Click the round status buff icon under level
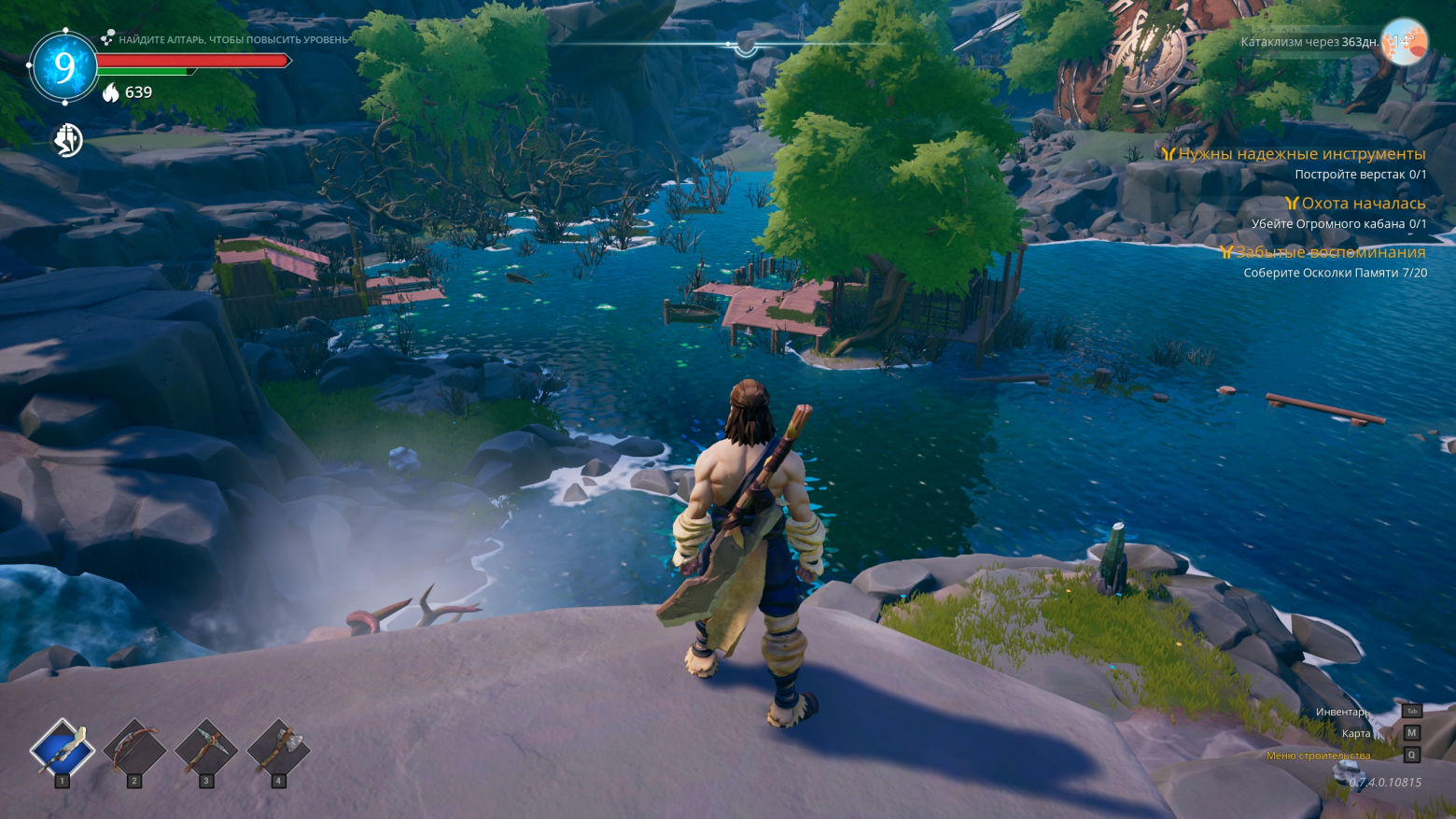Screen dimensions: 1456x819 67,140
